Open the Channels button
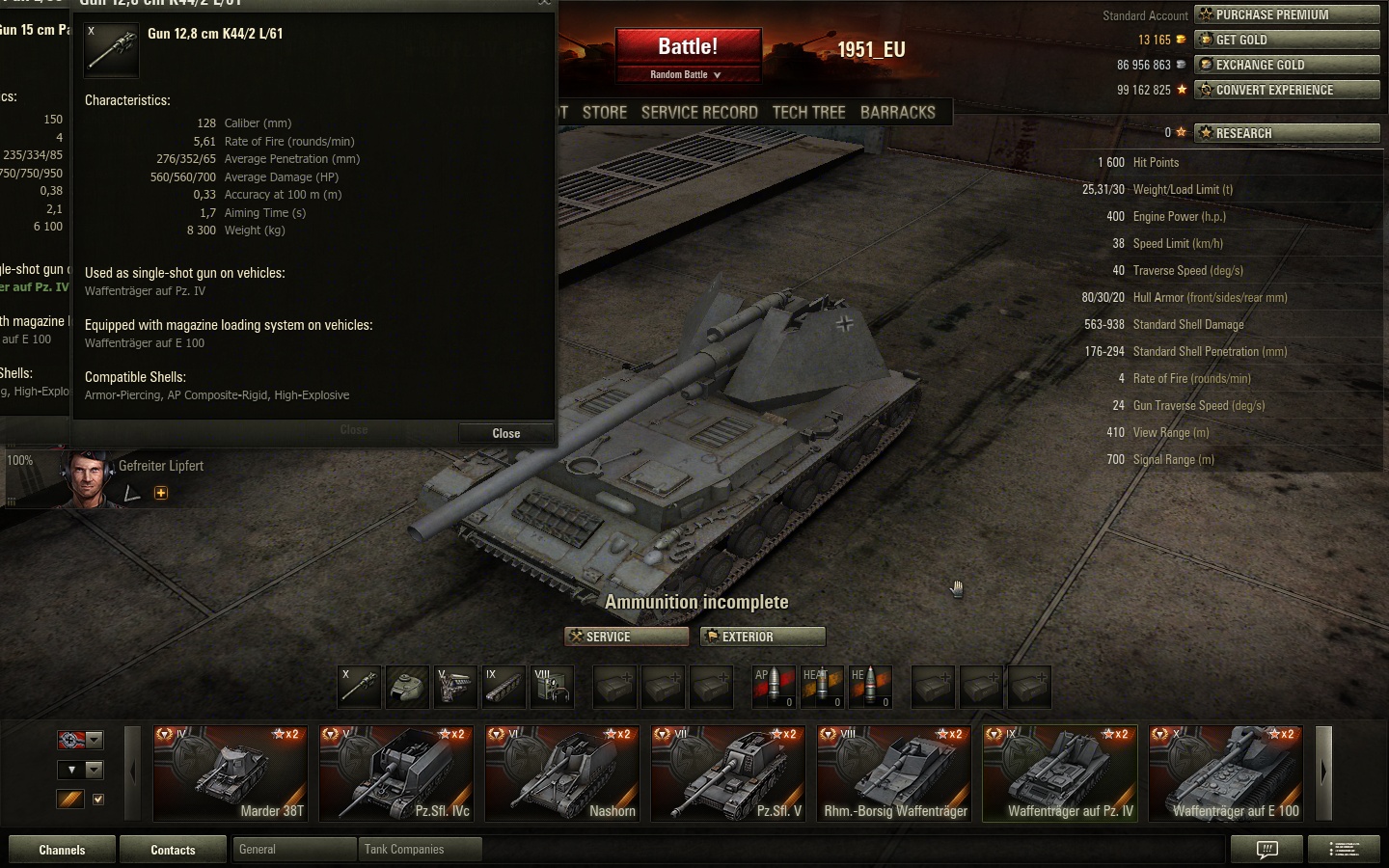The height and width of the screenshot is (868, 1389). [x=62, y=850]
